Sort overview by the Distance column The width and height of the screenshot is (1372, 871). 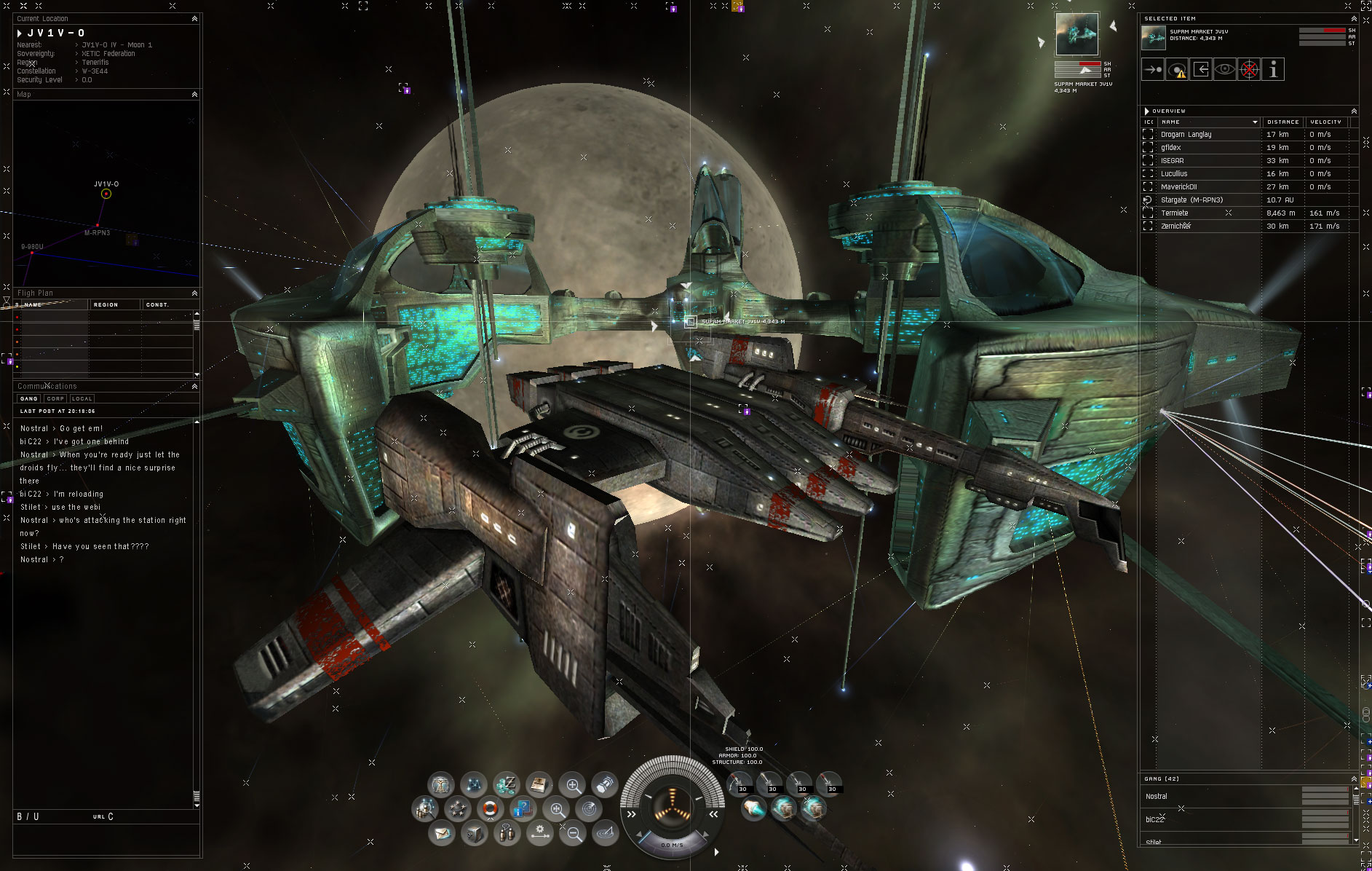click(x=1282, y=122)
